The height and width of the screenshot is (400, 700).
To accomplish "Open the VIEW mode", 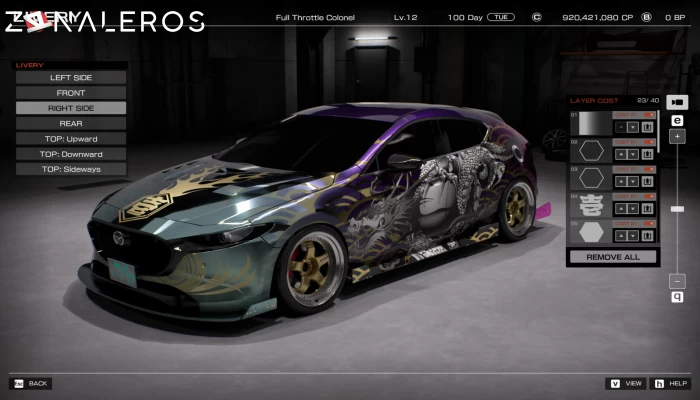I will 627,383.
